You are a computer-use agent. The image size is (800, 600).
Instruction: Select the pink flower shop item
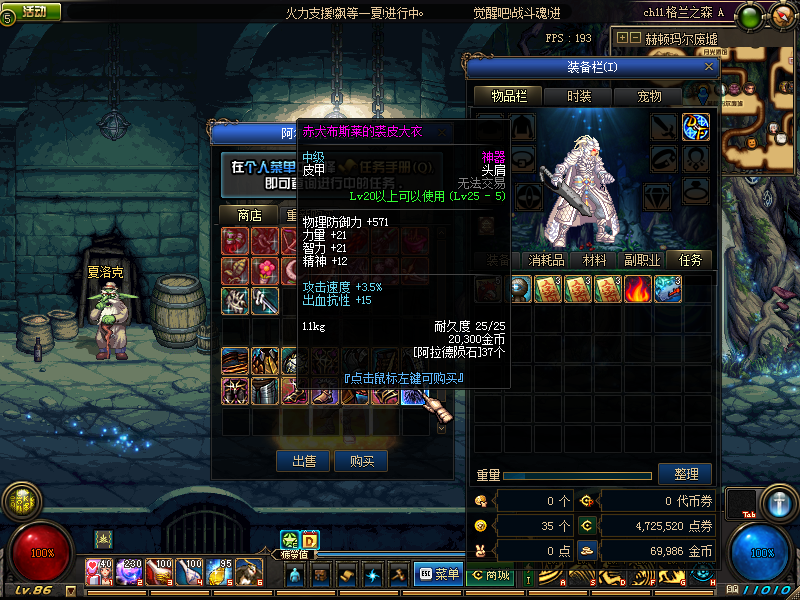coord(265,270)
